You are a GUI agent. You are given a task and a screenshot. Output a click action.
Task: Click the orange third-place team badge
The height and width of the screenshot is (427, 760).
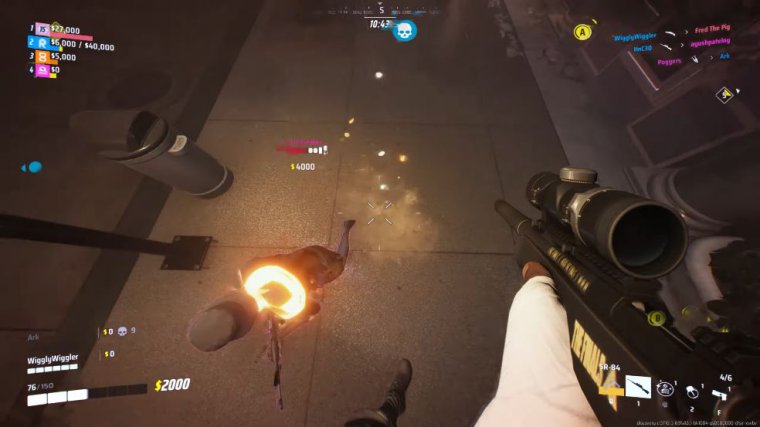43,57
